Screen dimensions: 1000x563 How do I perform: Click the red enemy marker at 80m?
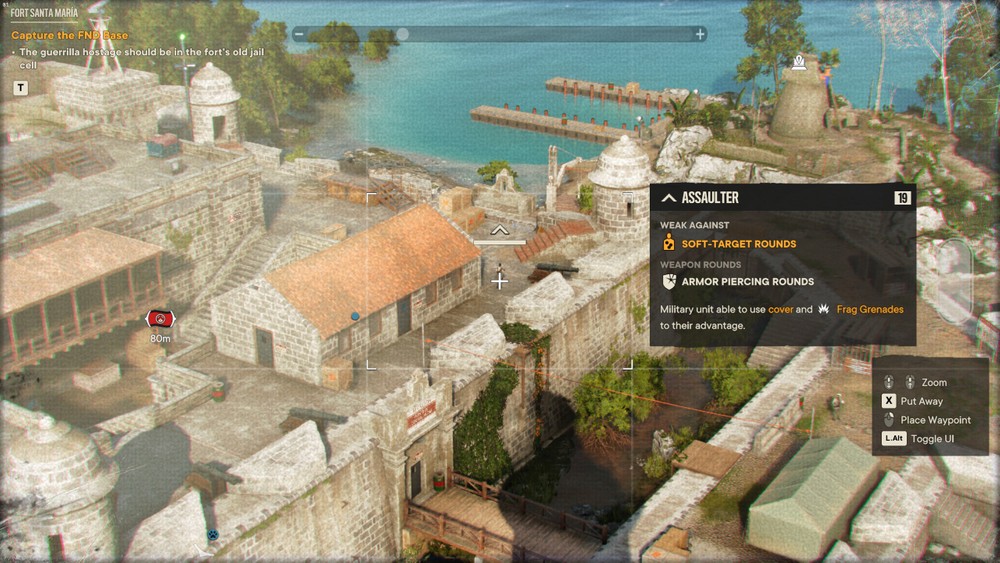click(x=160, y=319)
